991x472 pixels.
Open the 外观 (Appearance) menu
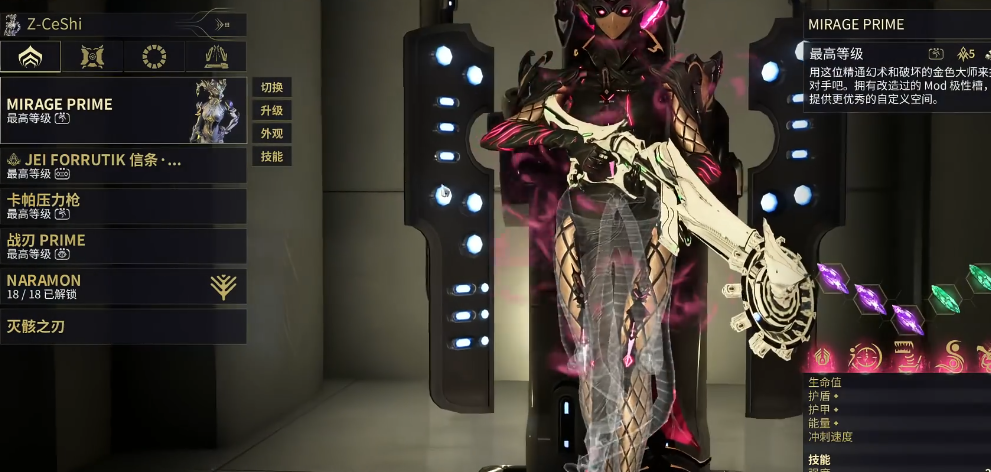pyautogui.click(x=271, y=133)
